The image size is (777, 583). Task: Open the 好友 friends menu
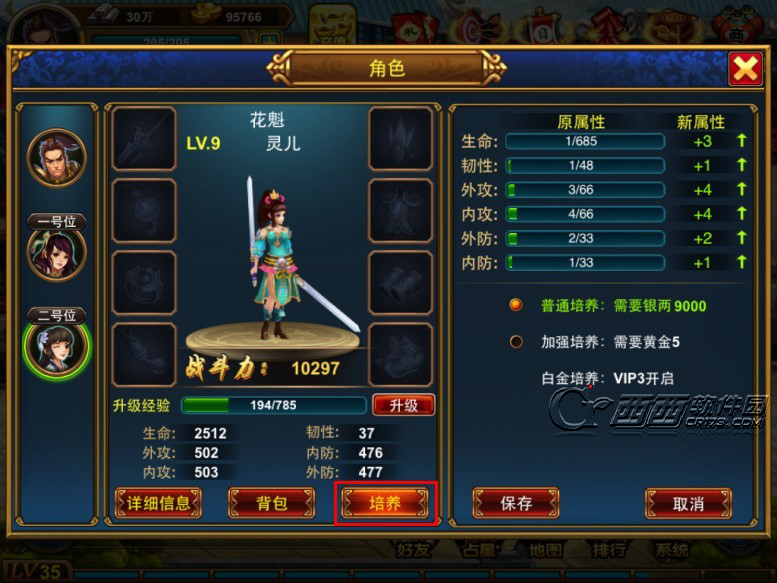[x=414, y=550]
